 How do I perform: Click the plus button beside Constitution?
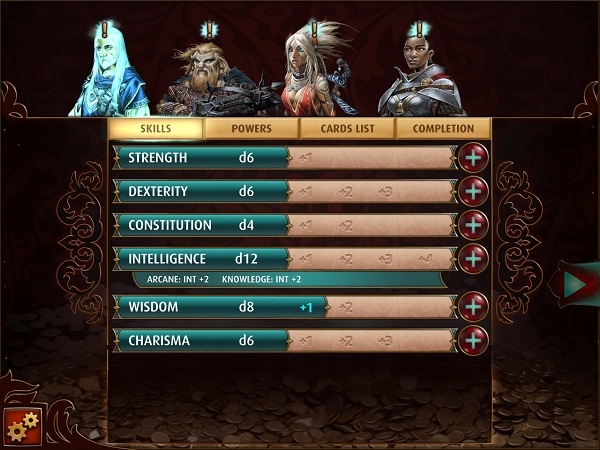click(473, 225)
